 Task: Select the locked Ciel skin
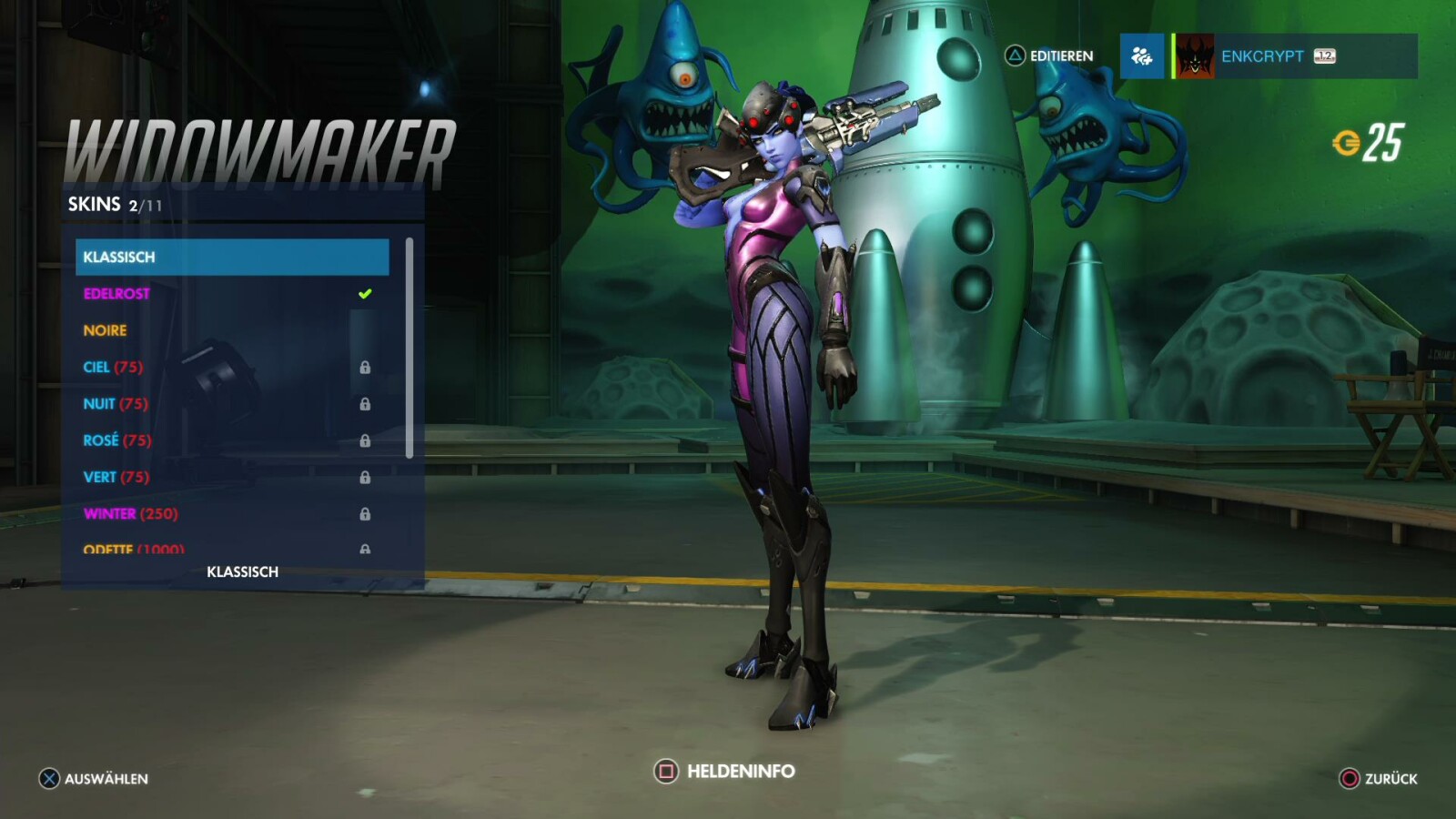[232, 368]
